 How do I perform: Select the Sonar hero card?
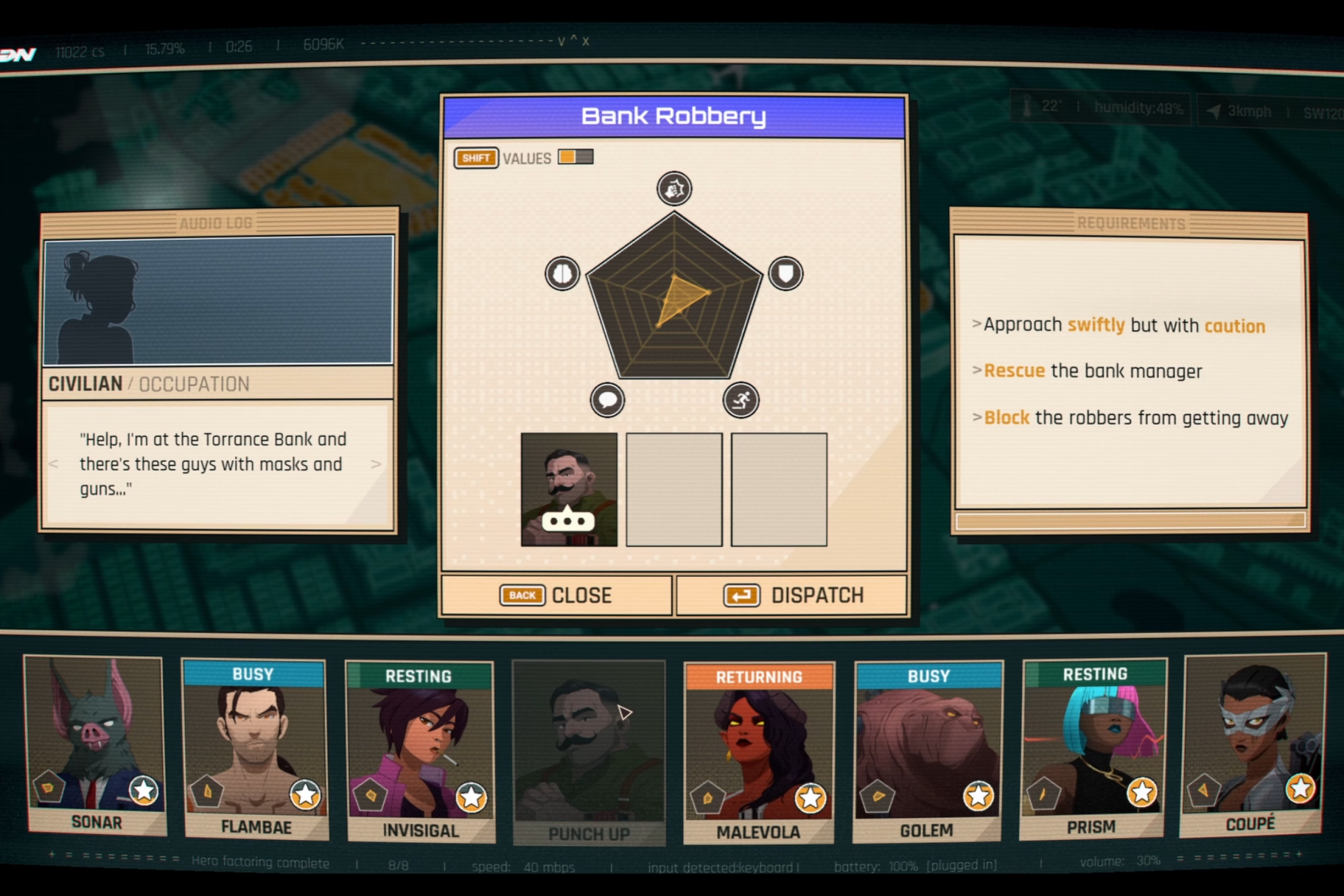[x=95, y=745]
